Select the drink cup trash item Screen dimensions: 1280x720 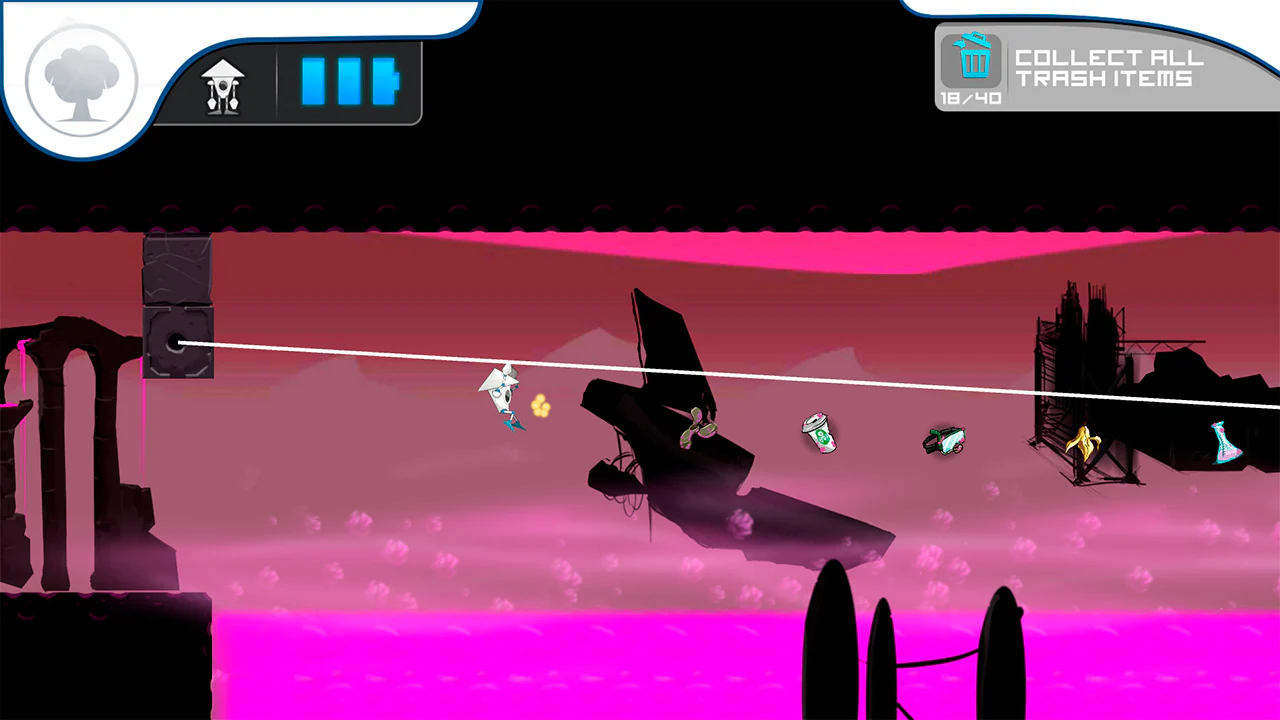(820, 432)
